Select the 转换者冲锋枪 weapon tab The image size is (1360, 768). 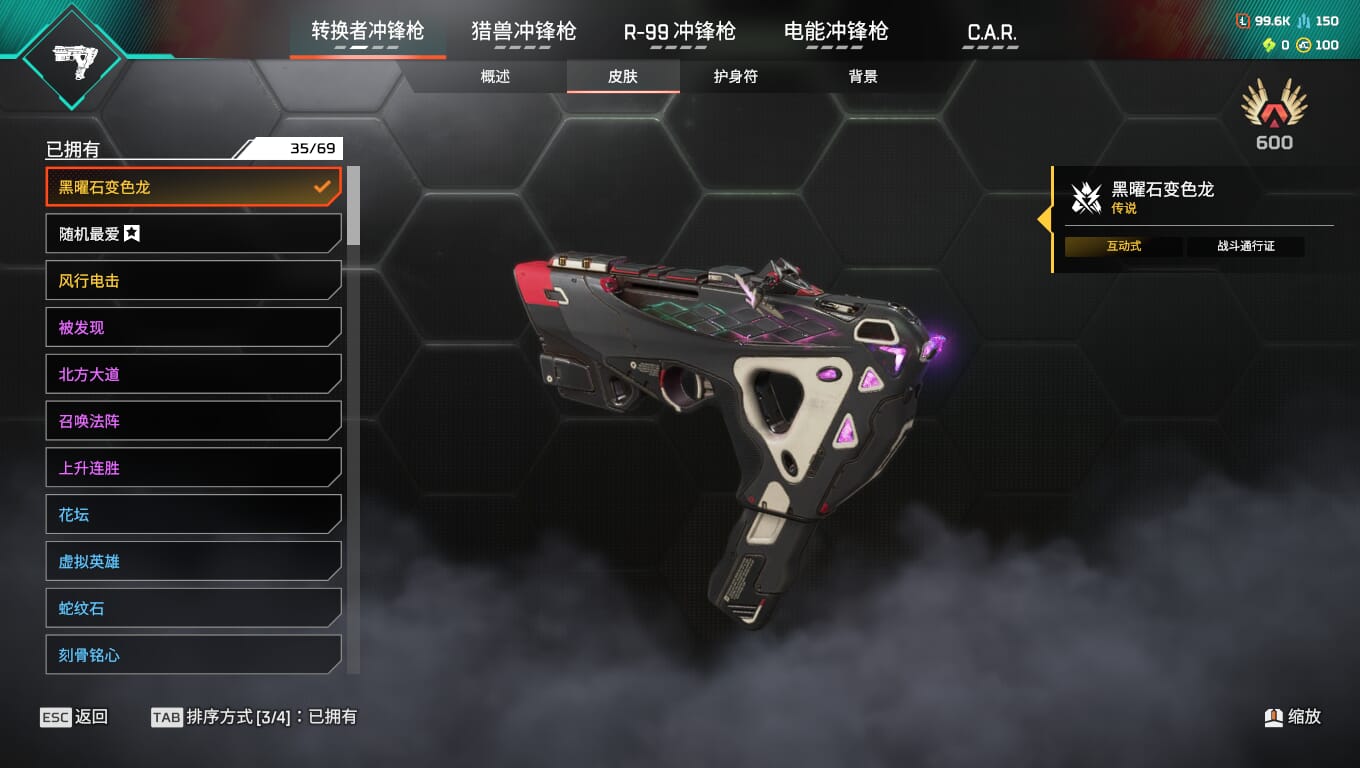[x=367, y=32]
